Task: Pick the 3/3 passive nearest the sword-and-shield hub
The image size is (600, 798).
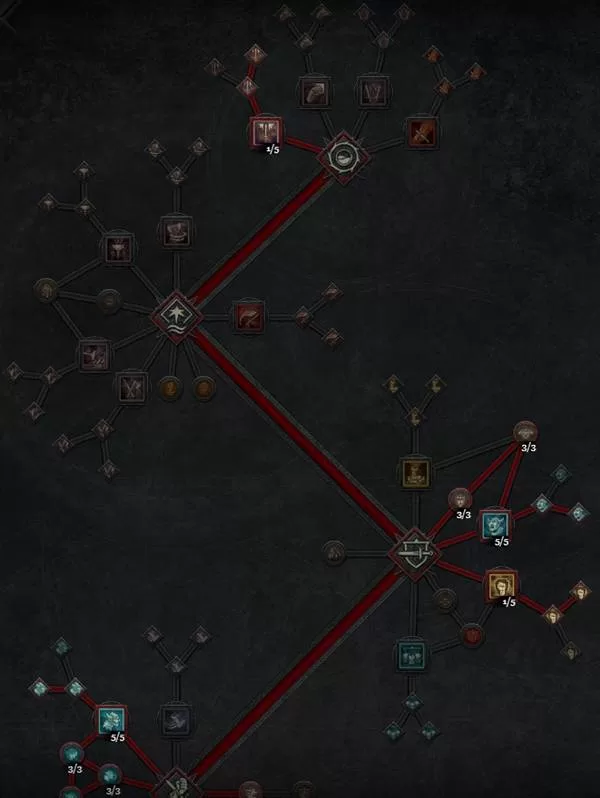Action: [459, 497]
